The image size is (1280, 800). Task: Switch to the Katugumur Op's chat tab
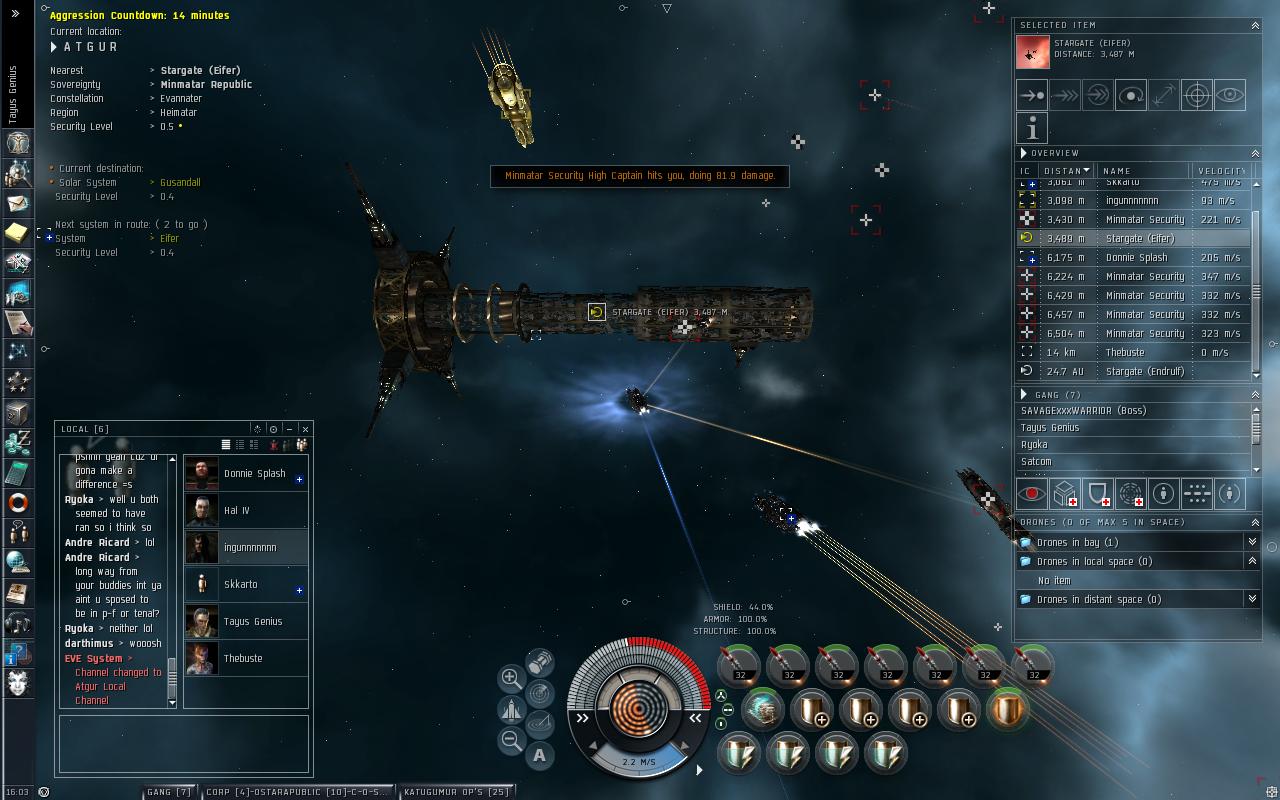(456, 792)
